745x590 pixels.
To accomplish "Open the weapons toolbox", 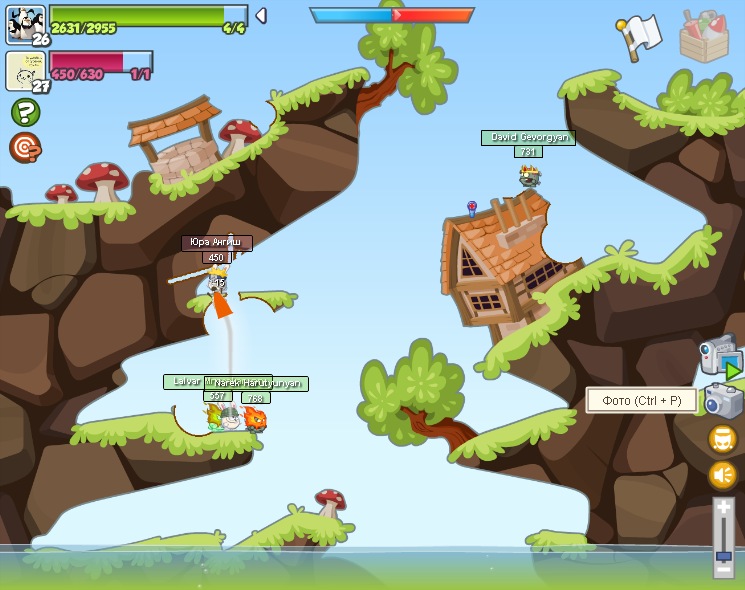I will [x=704, y=37].
